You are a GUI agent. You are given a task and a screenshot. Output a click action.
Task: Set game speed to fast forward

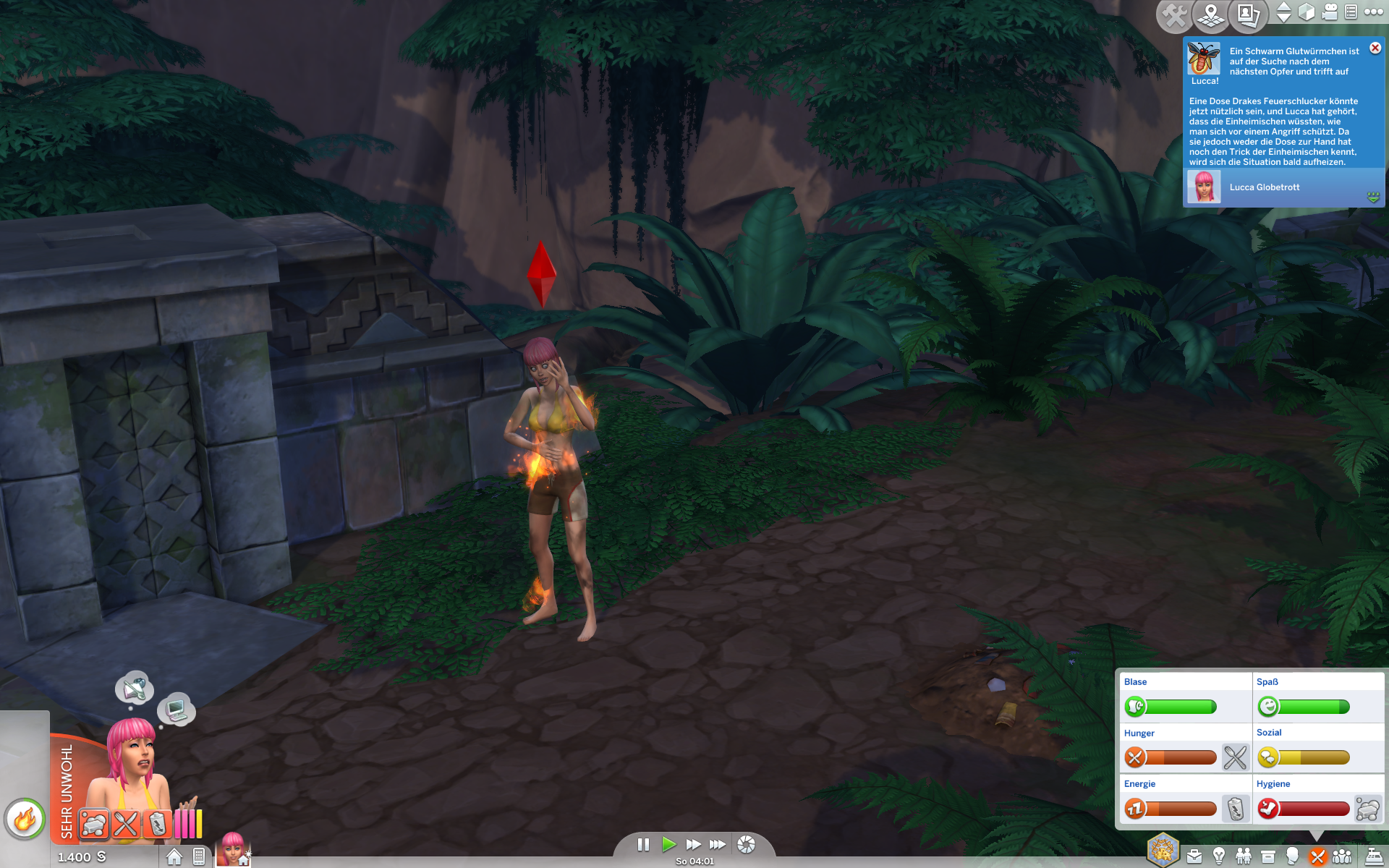pos(693,844)
